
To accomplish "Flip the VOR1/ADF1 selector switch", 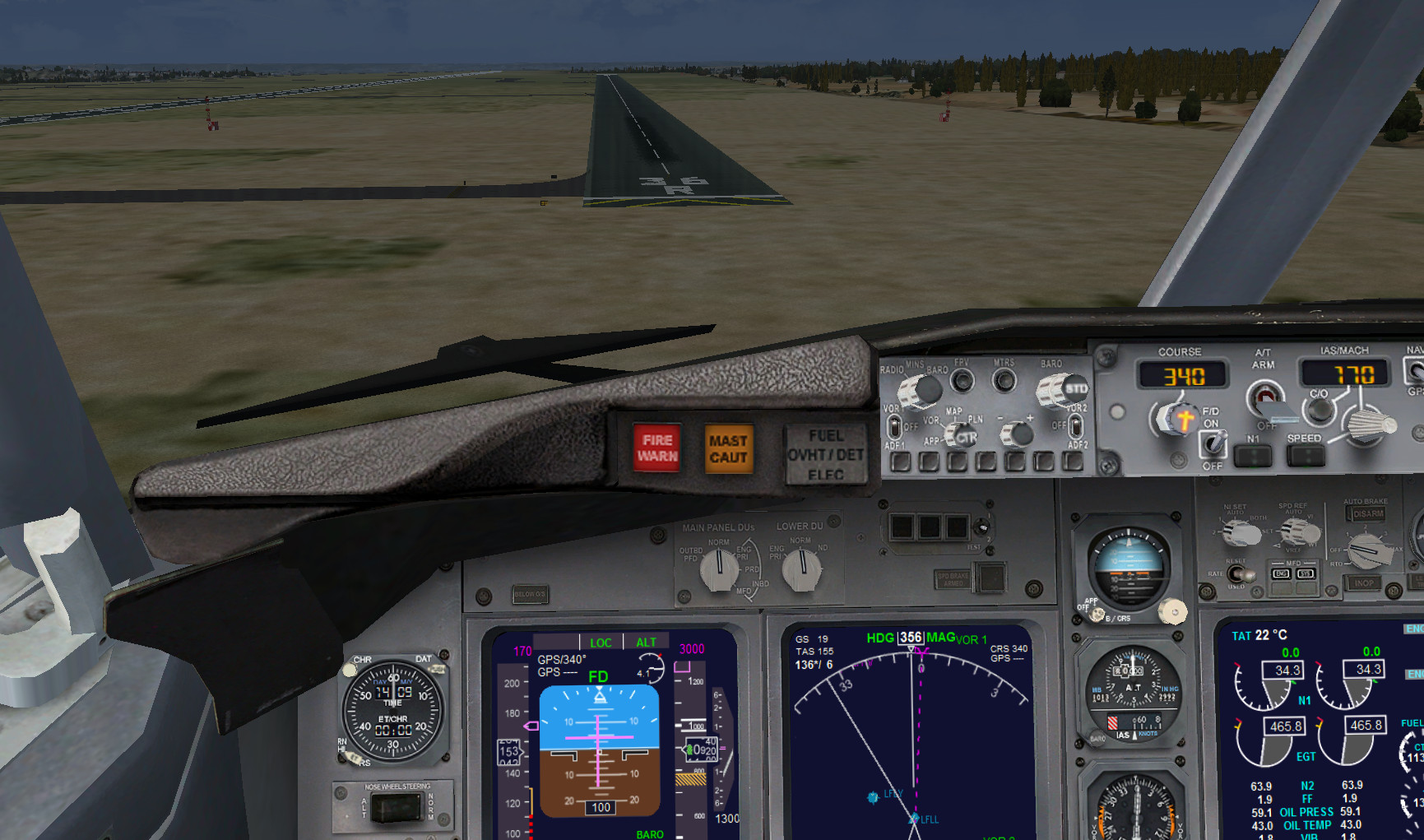I will click(x=893, y=427).
